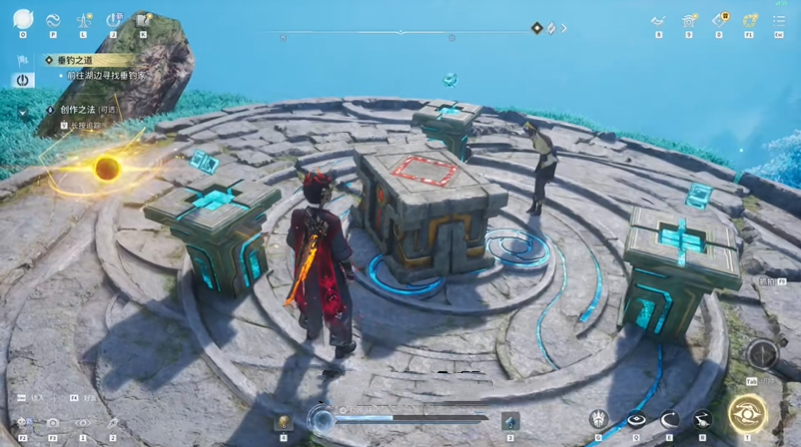The width and height of the screenshot is (801, 447).
Task: Open the ticket icon with gift badge
Action: [x=719, y=19]
